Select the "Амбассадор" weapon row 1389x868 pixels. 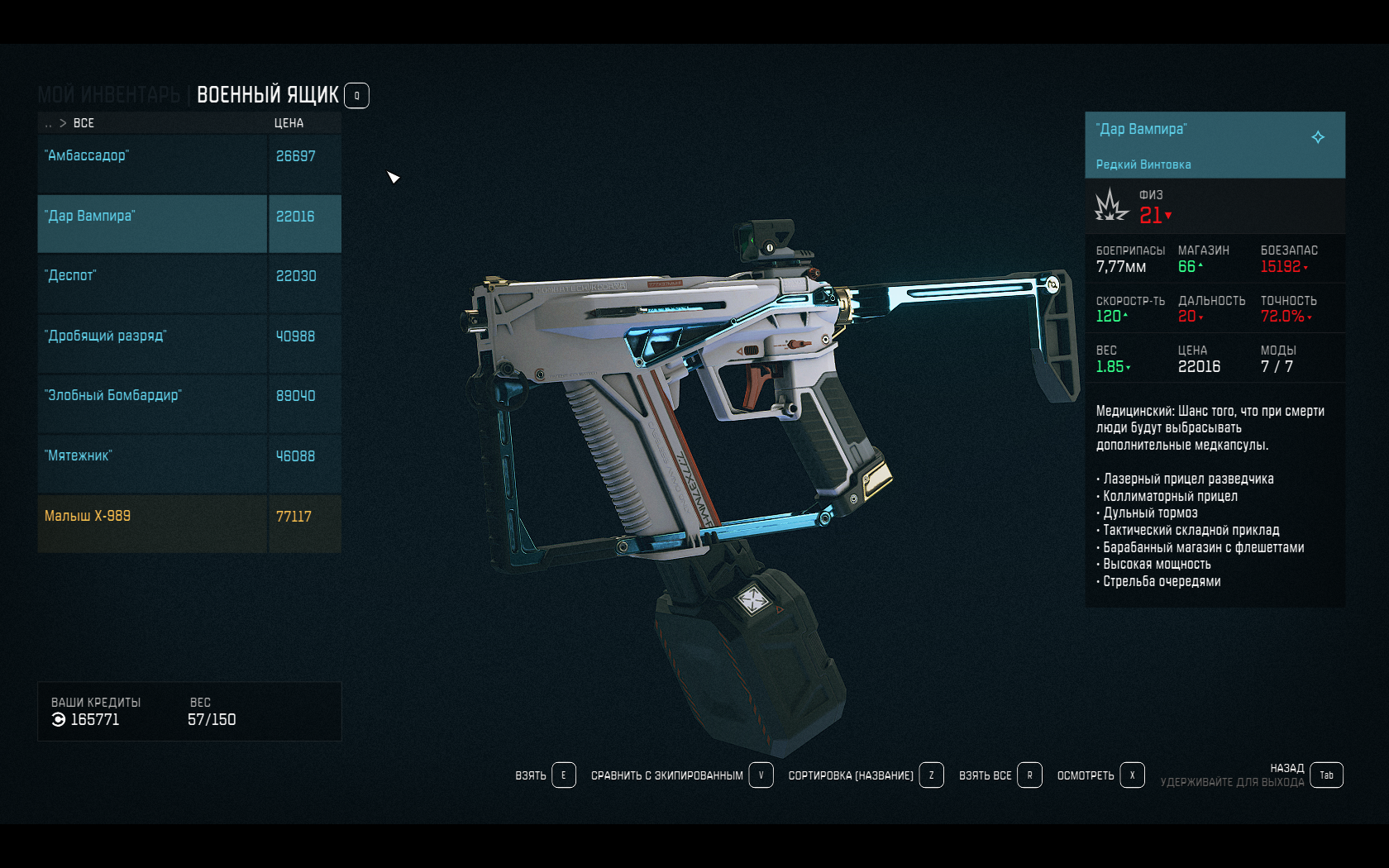(x=153, y=164)
